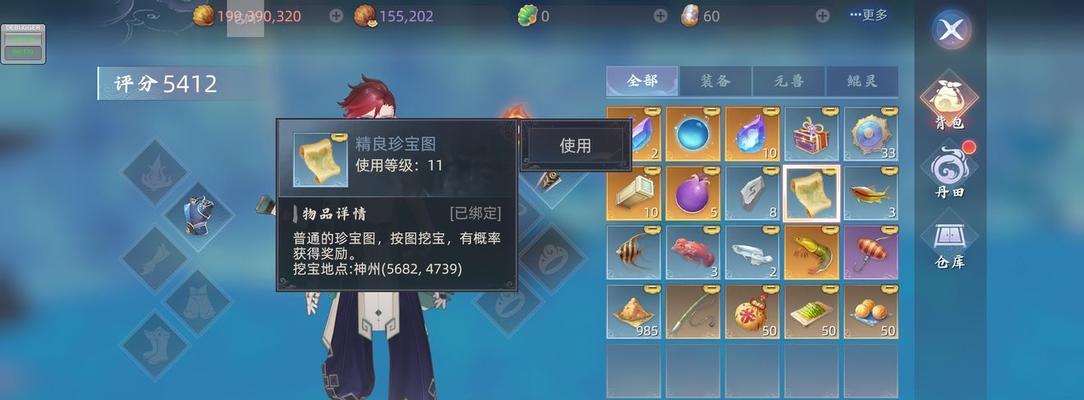Select the blue orb item slot
This screenshot has height=400, width=1084.
click(x=694, y=135)
